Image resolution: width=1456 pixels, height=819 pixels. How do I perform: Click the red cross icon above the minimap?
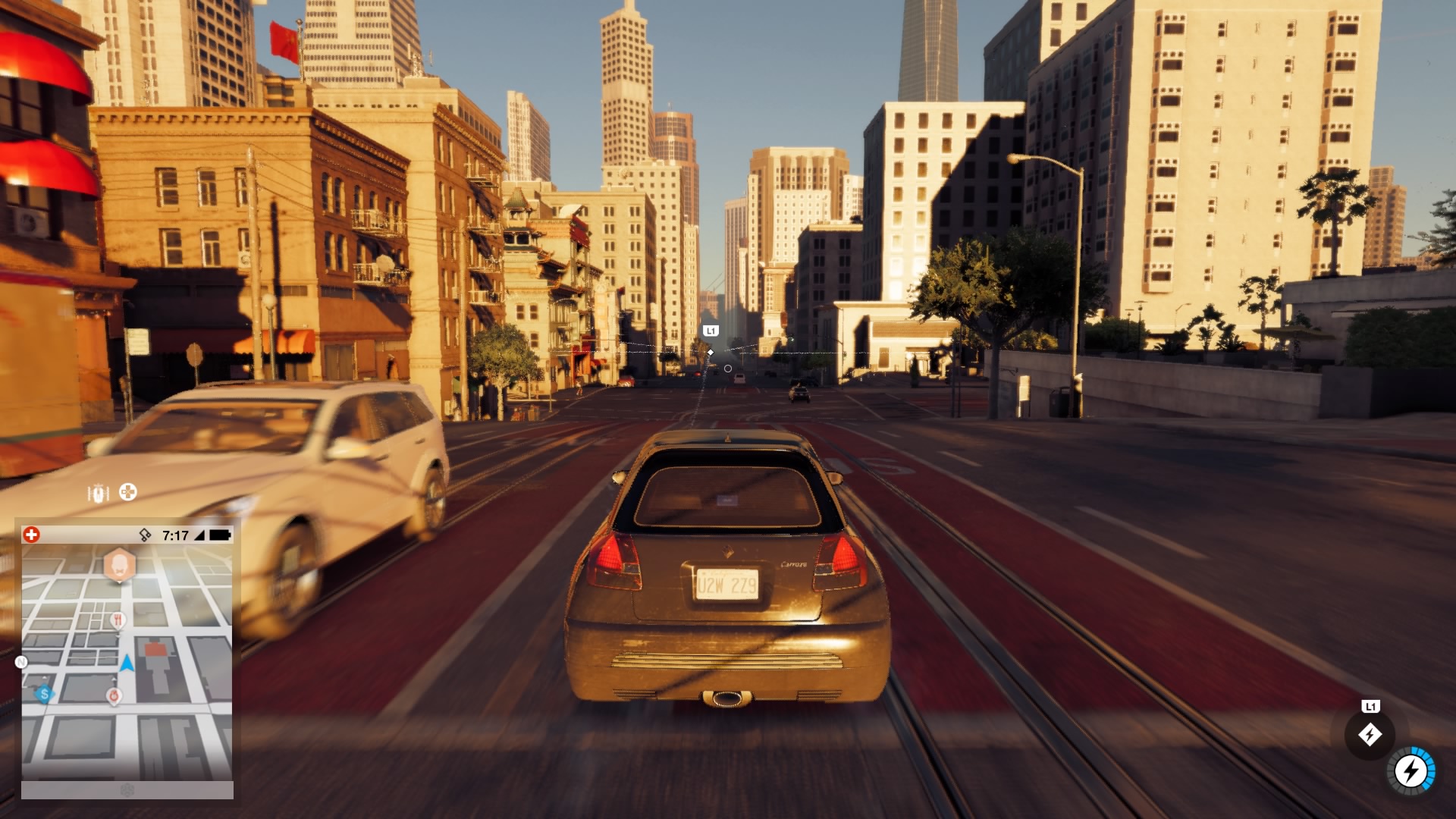(x=31, y=535)
